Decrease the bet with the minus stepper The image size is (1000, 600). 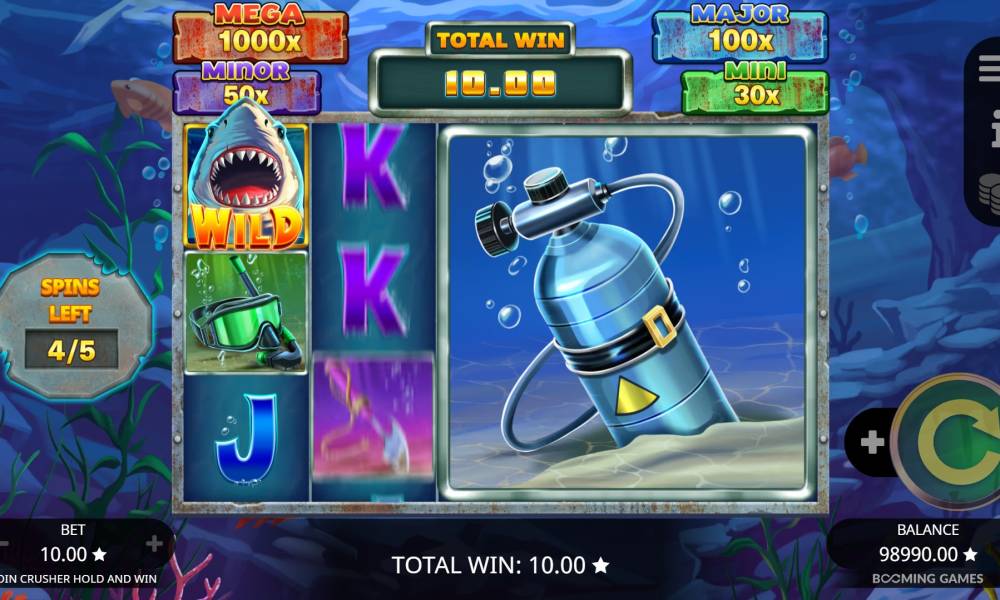(4, 544)
